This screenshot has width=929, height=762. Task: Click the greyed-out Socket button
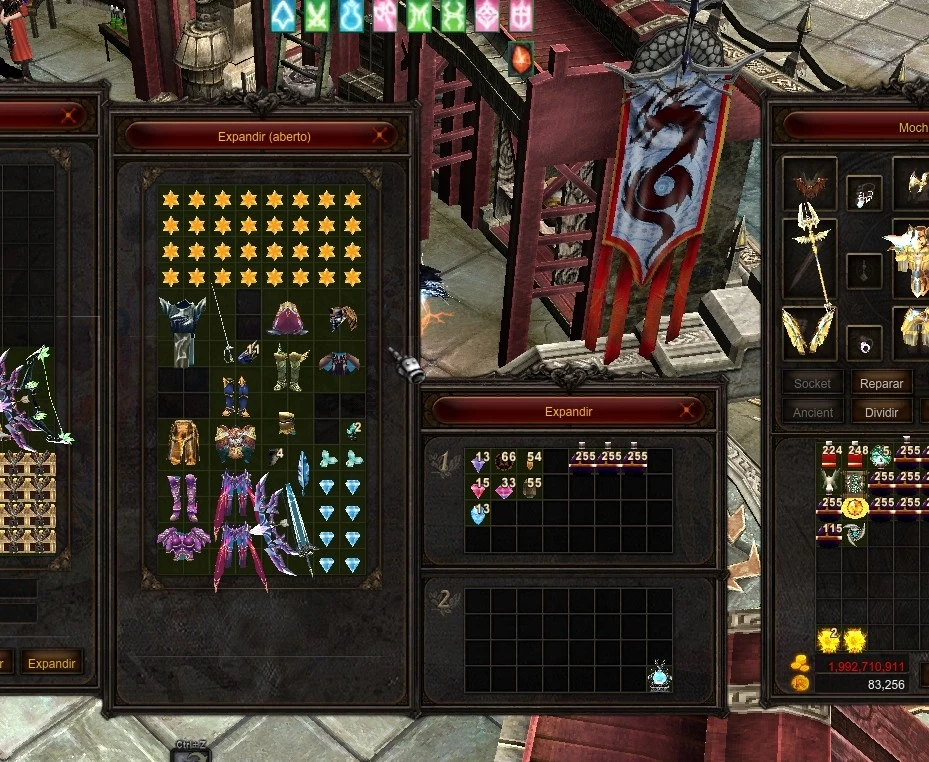[x=812, y=383]
